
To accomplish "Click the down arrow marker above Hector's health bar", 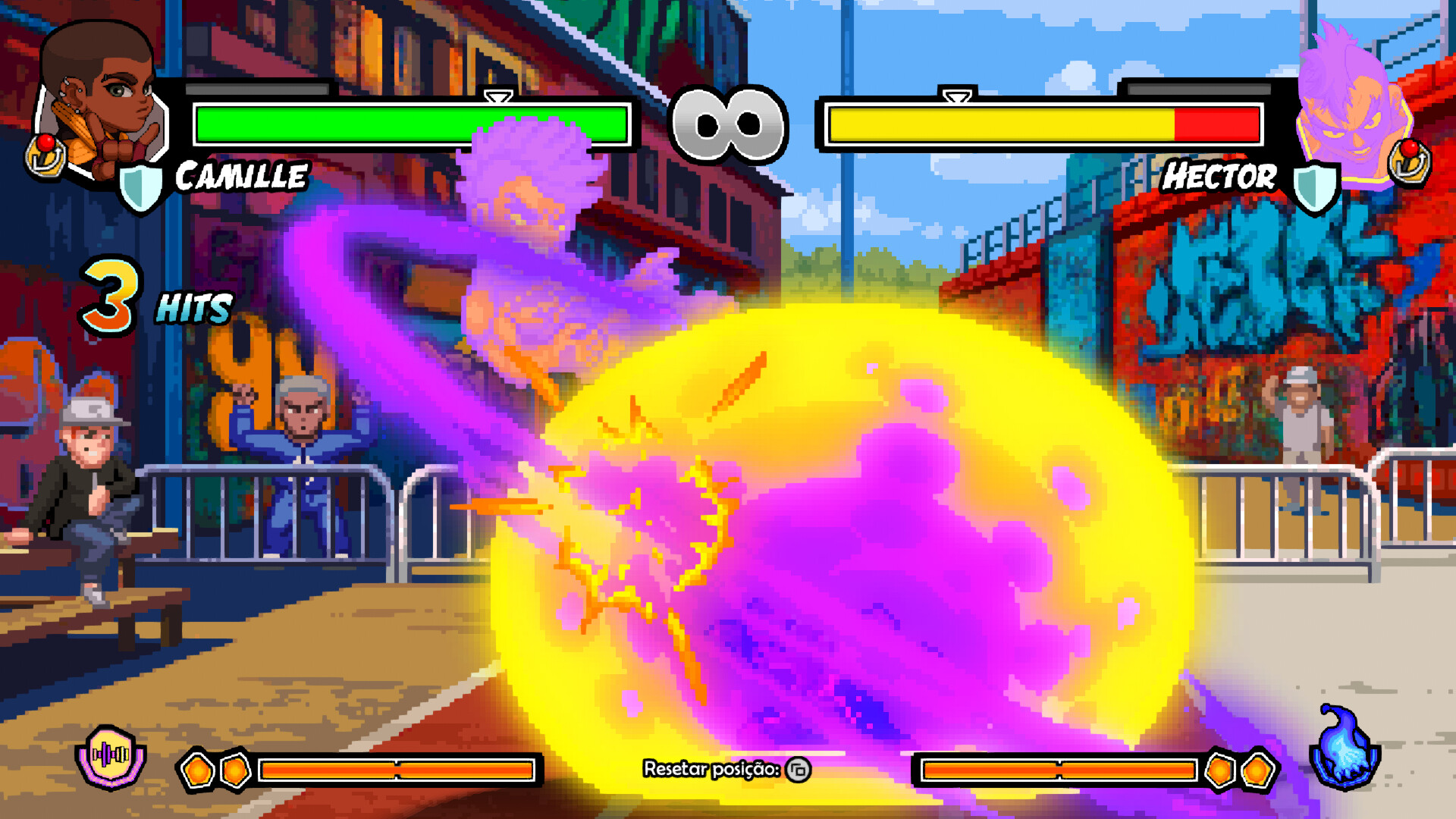I will (x=957, y=97).
